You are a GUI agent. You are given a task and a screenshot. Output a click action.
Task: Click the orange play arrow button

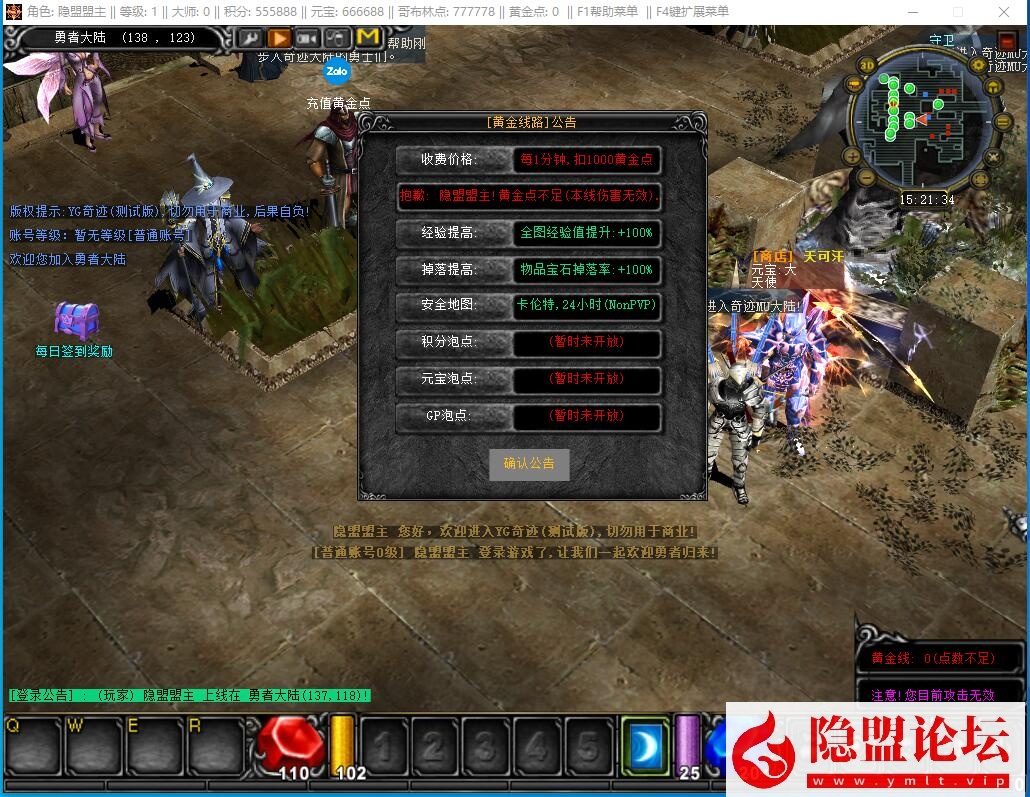279,38
